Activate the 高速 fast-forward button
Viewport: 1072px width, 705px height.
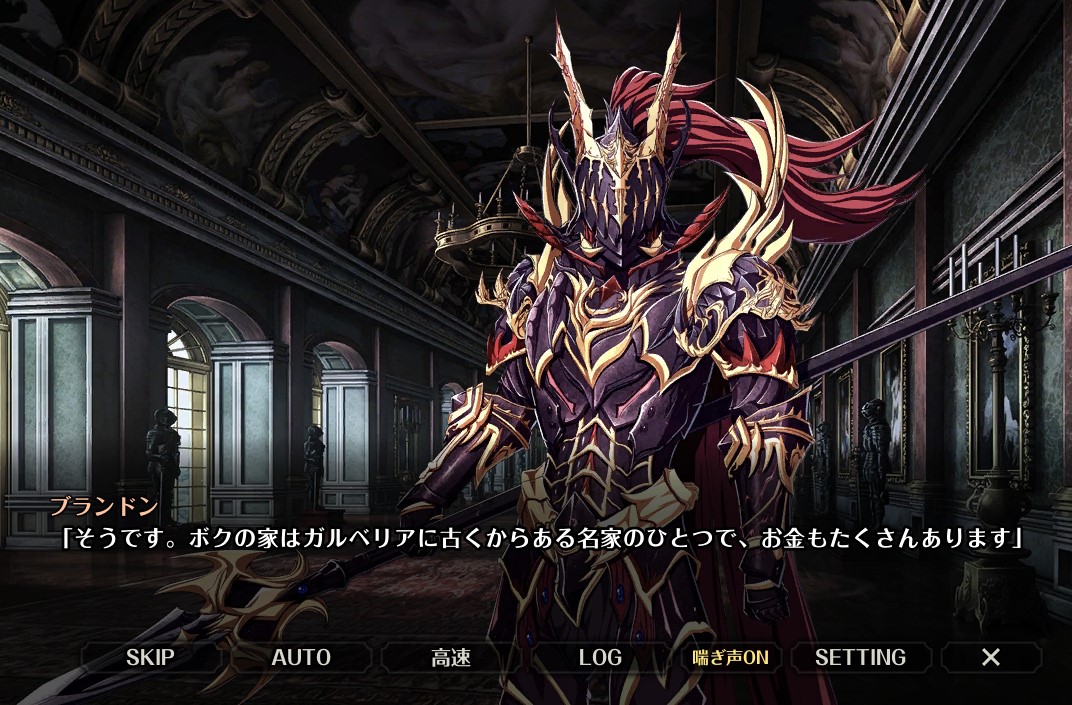click(x=451, y=657)
